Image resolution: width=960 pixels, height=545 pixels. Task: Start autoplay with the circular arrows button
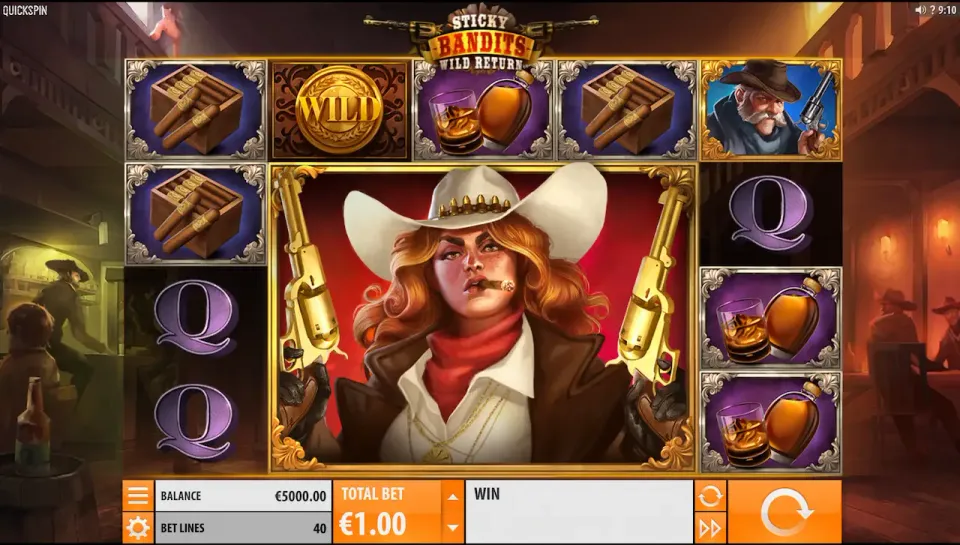point(710,496)
